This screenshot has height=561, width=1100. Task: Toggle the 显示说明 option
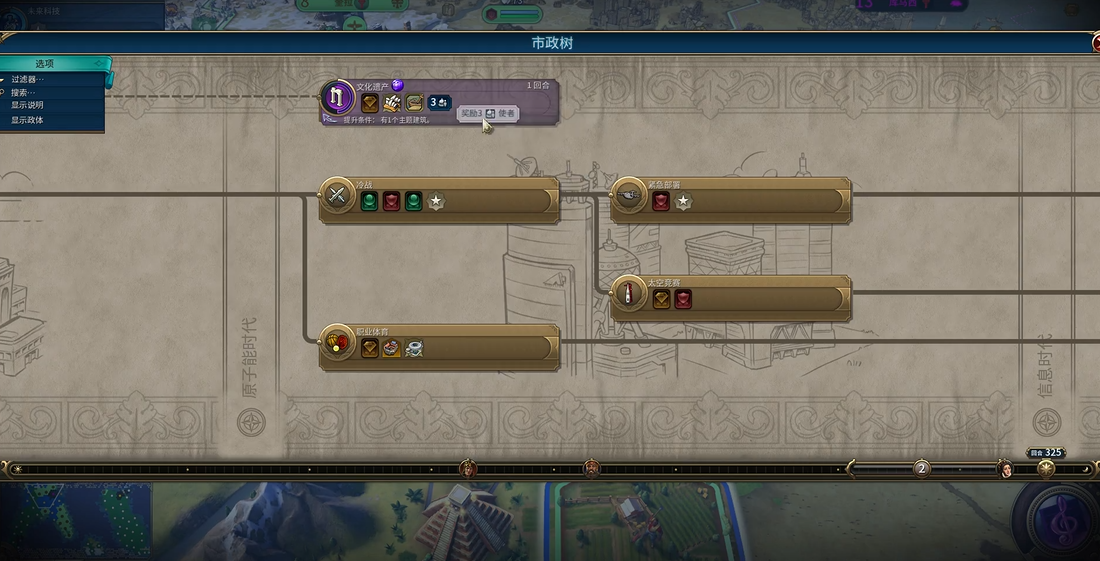click(28, 105)
